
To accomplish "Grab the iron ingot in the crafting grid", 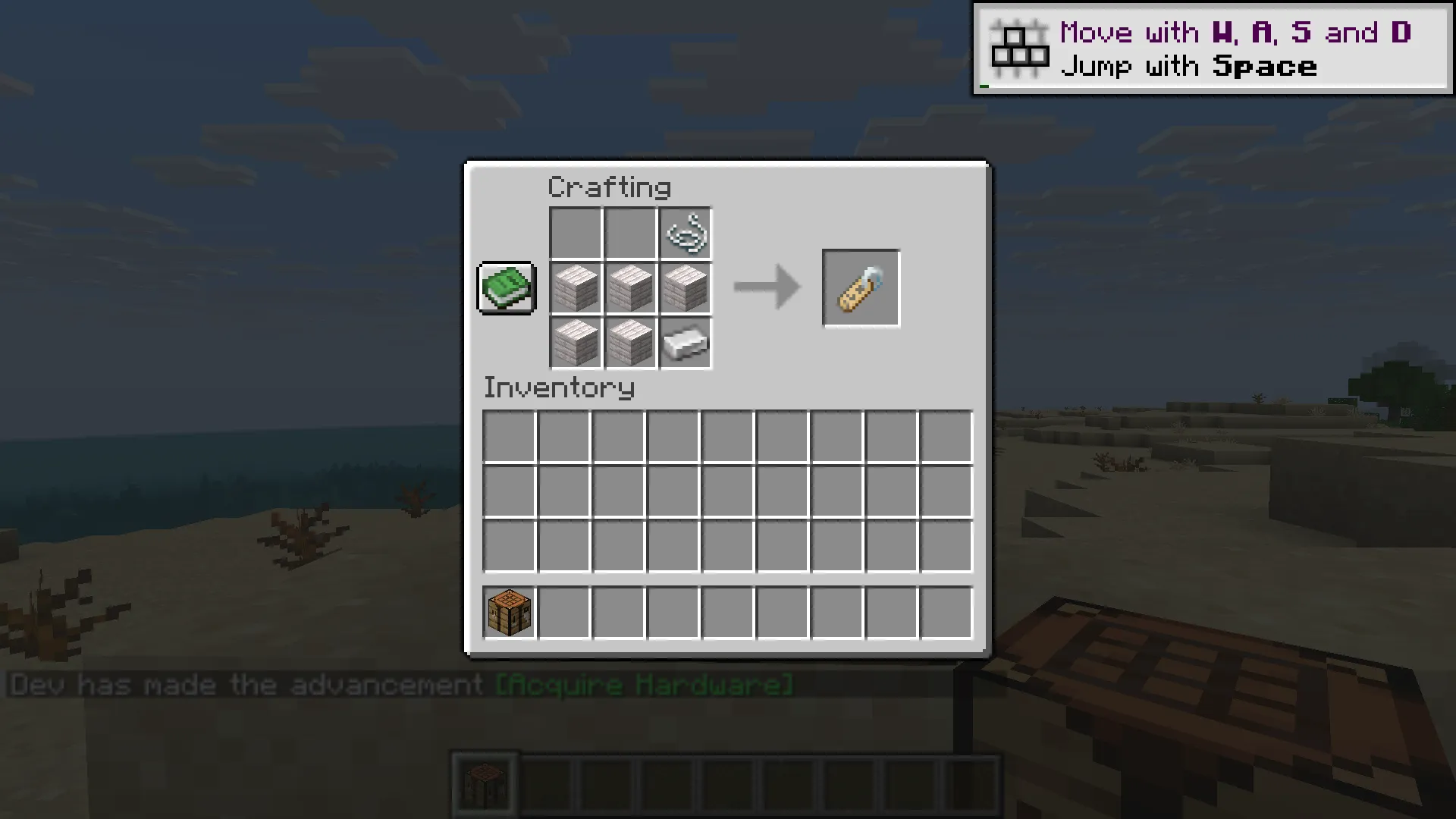I will click(x=684, y=344).
